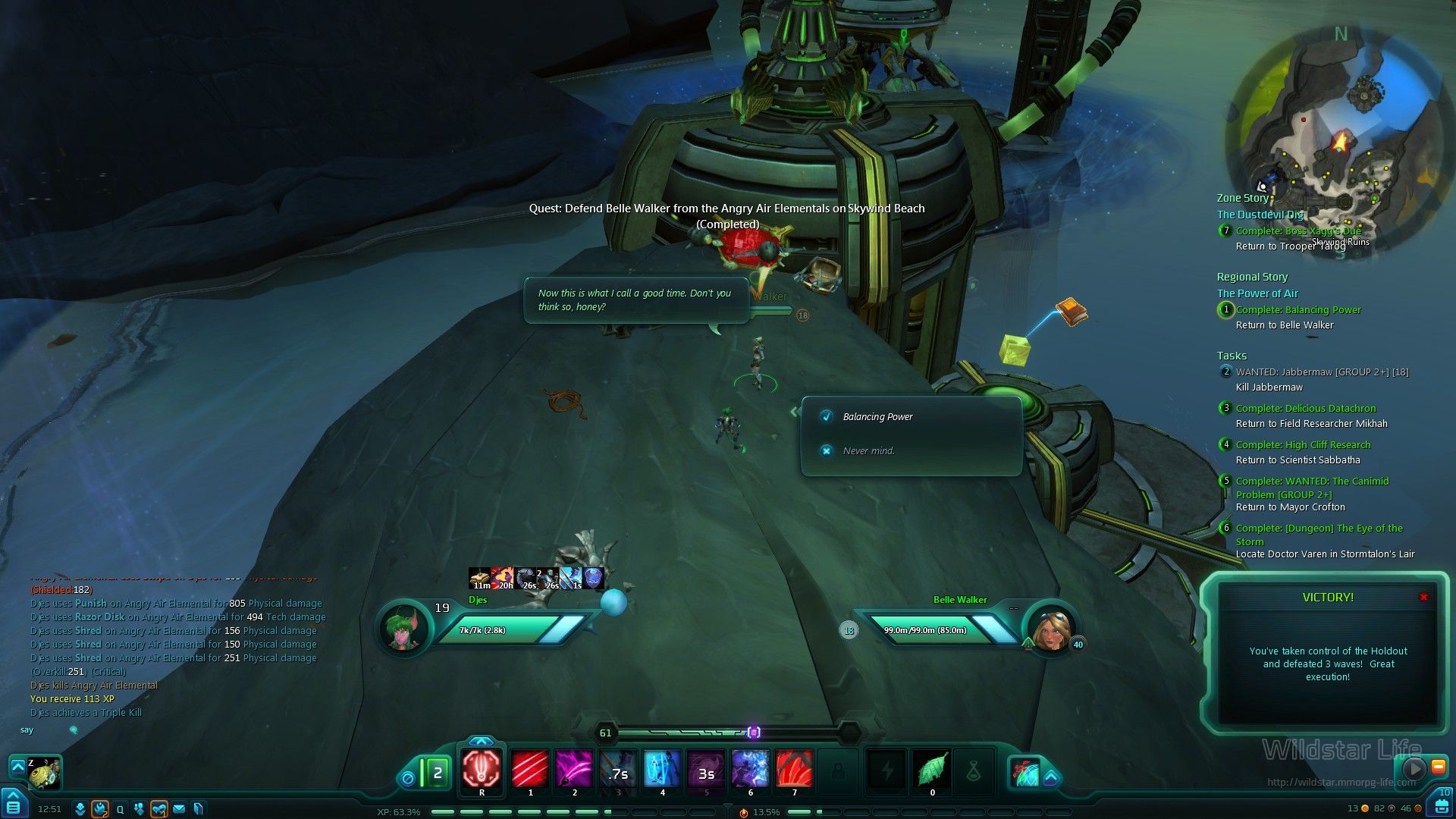Select the Delicious Datachron task
Viewport: 1456px width, 819px height.
point(1305,409)
